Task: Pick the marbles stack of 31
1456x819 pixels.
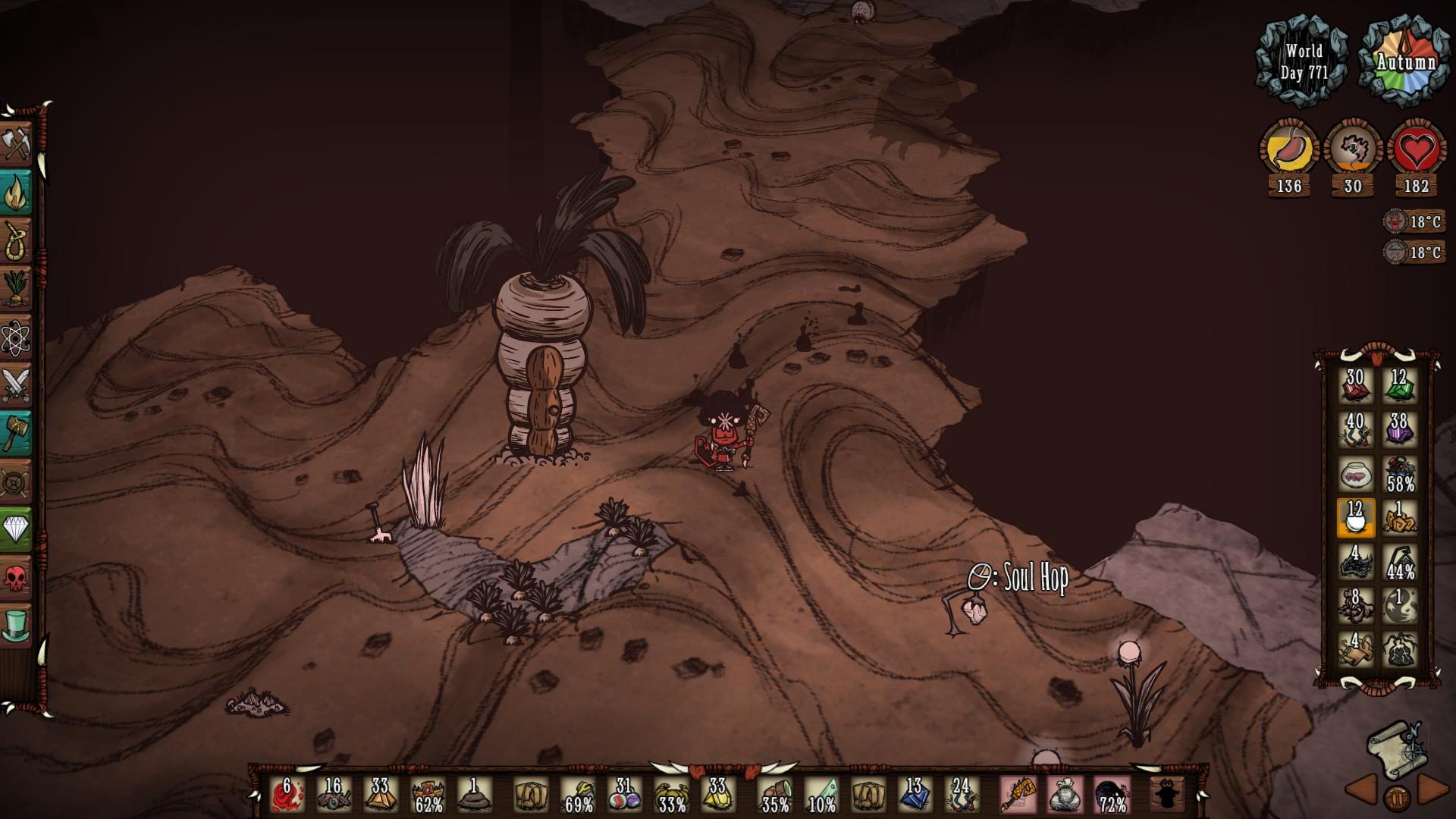Action: coord(624,795)
